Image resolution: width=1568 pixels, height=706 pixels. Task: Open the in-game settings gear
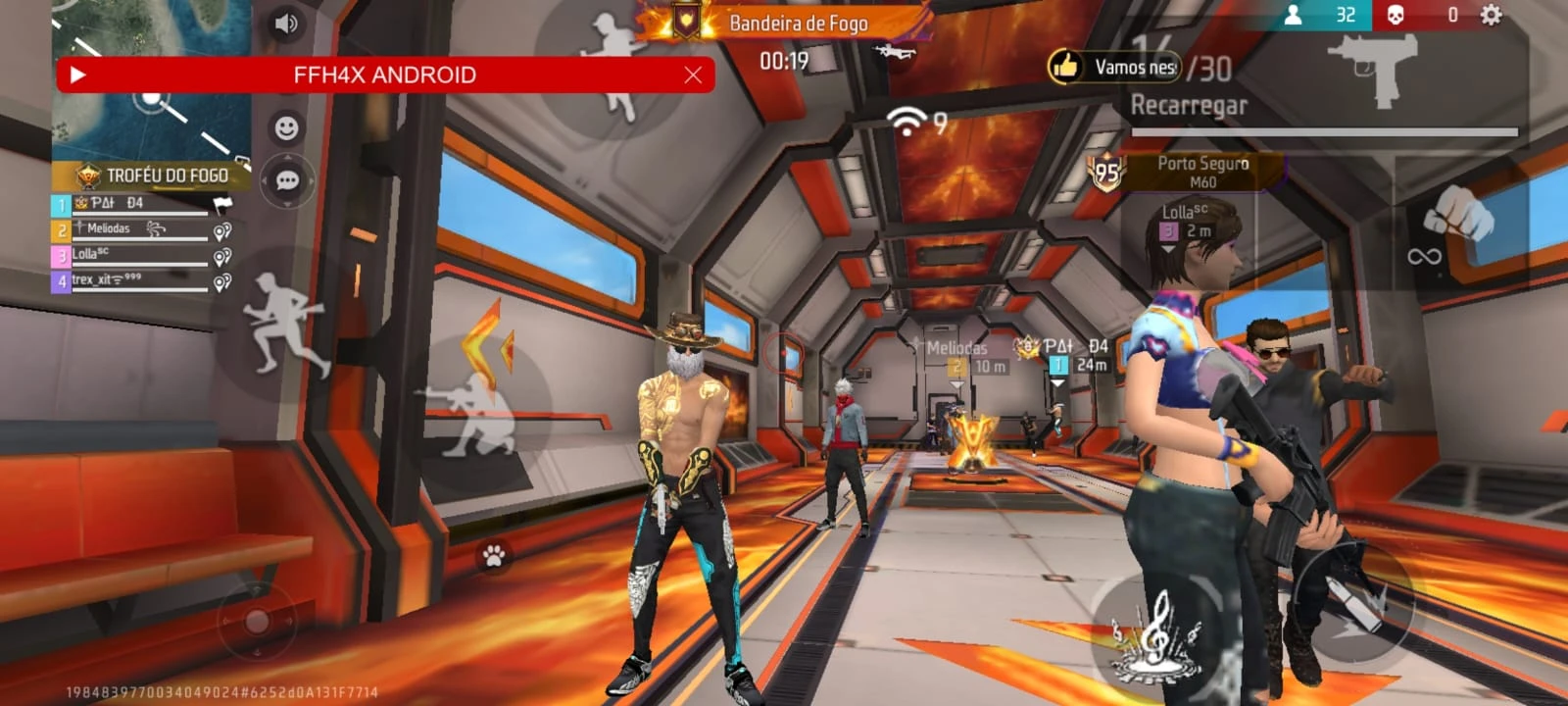(x=1490, y=16)
